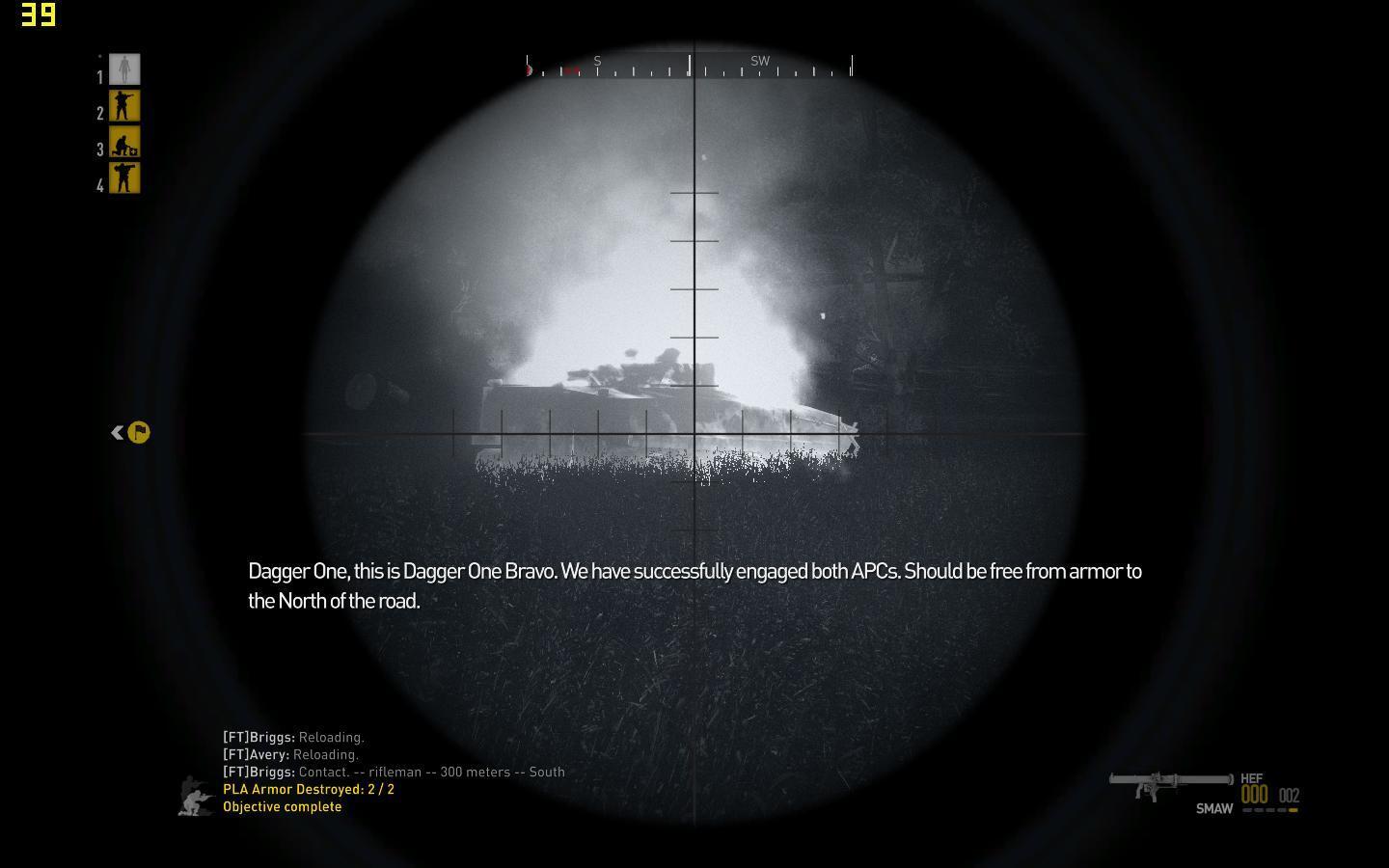Select squad member 1 portrait
Image resolution: width=1389 pixels, height=868 pixels.
(124, 69)
